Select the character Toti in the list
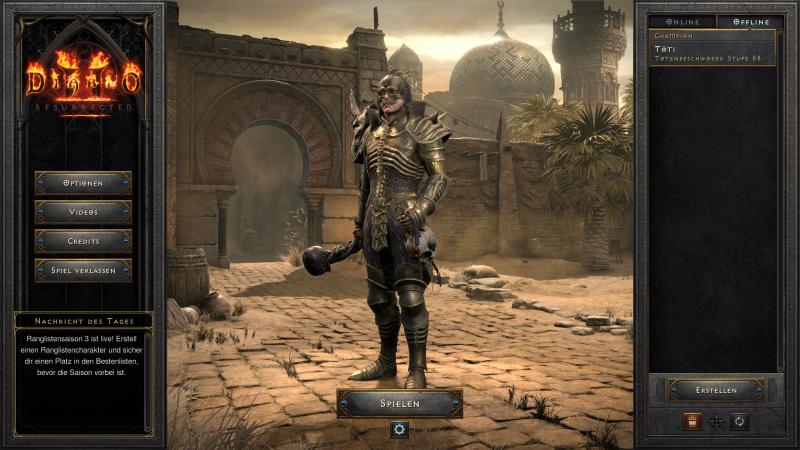This screenshot has height=450, width=800. coord(712,48)
